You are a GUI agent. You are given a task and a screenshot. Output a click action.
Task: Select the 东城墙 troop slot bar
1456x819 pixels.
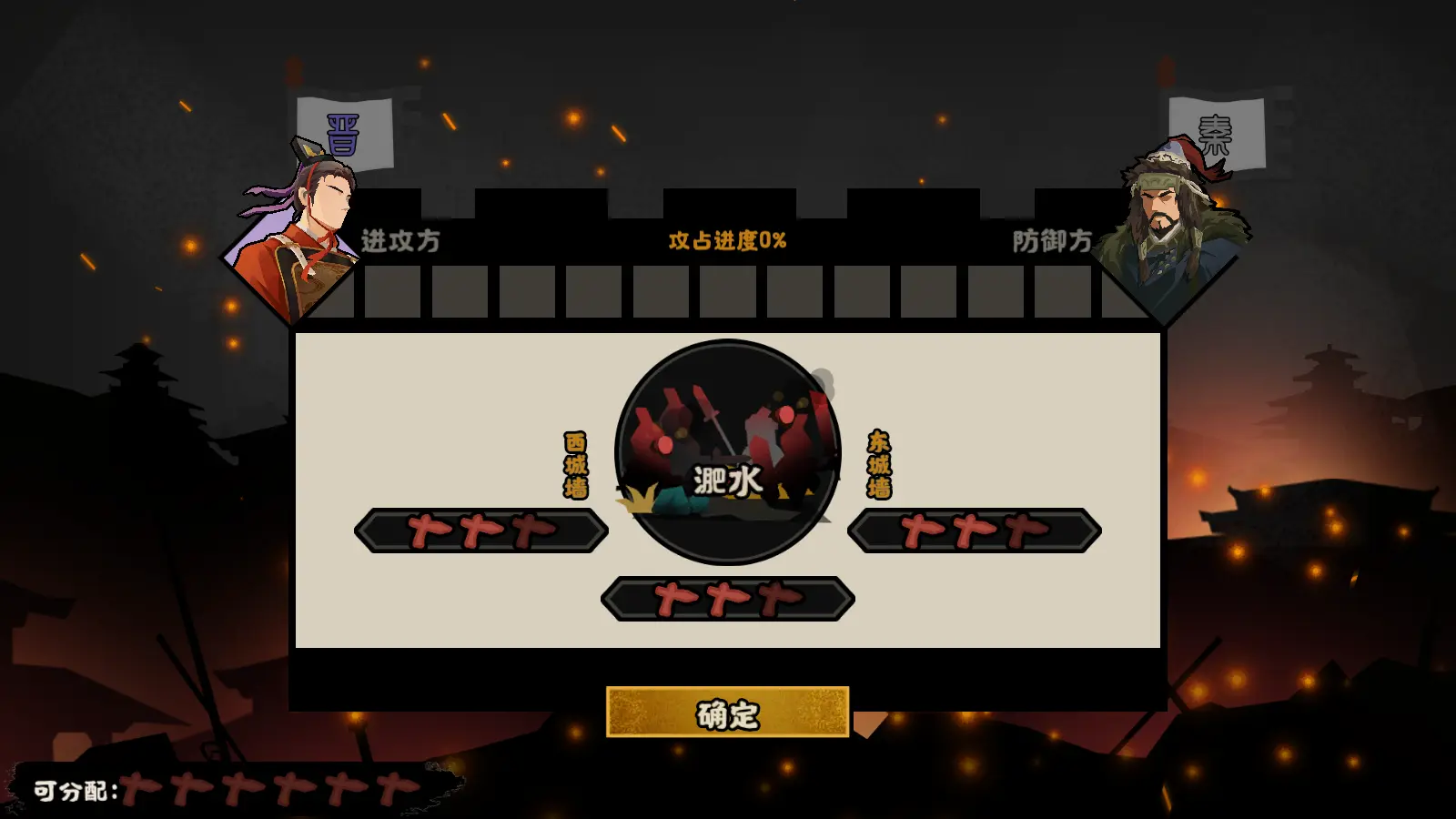(x=974, y=531)
